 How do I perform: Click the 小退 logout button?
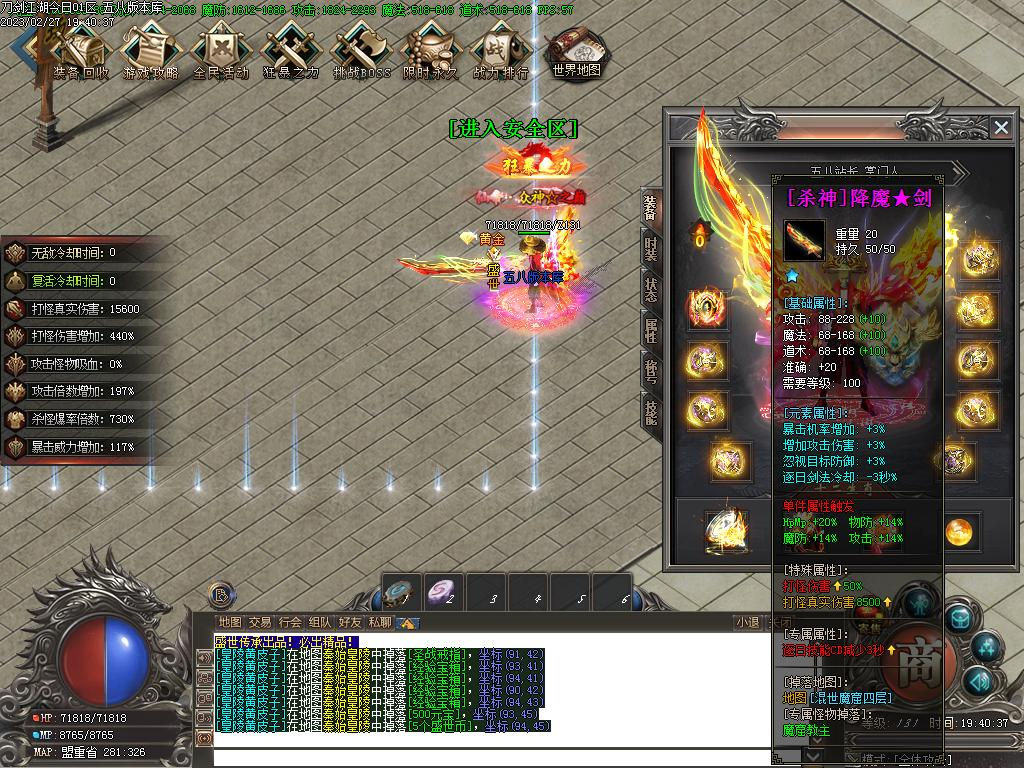(x=747, y=622)
